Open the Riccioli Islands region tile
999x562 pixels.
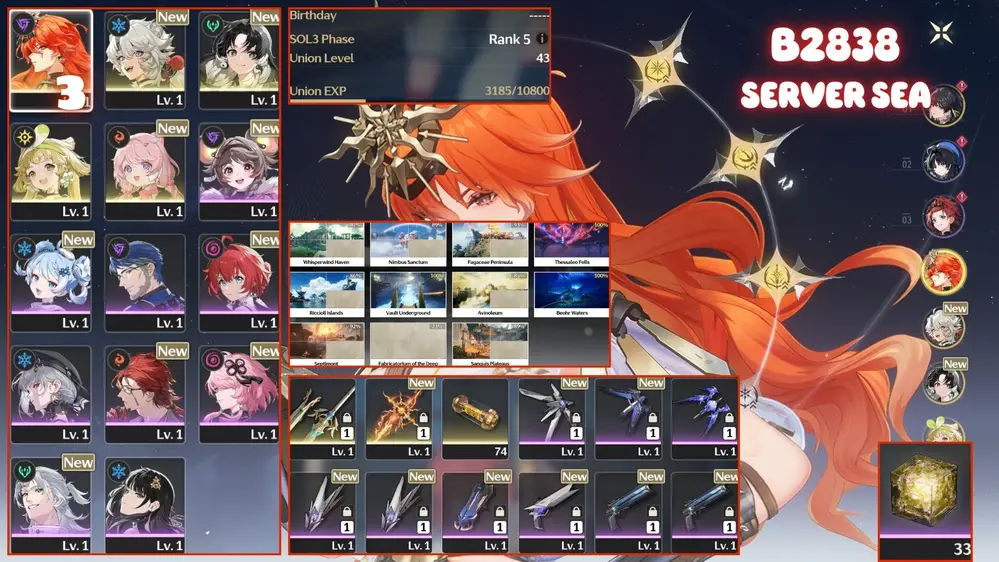[327, 295]
